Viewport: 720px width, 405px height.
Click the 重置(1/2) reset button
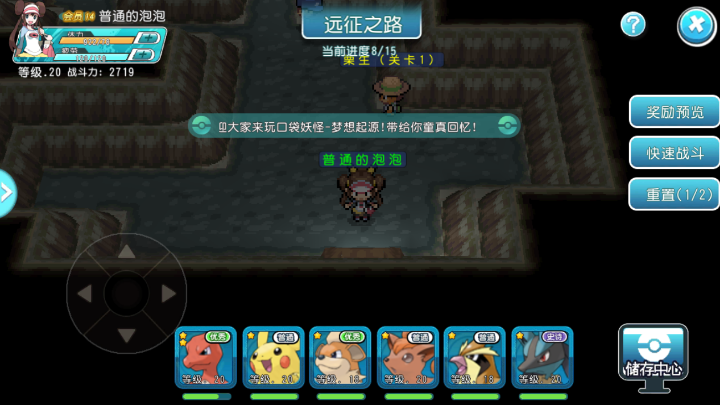tap(673, 193)
